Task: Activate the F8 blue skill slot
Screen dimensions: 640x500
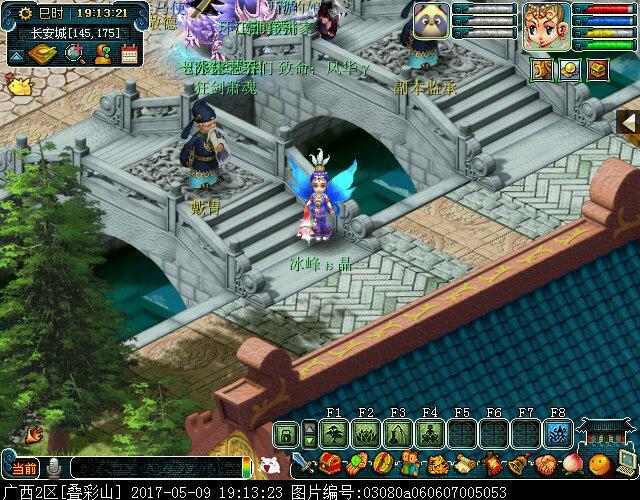Action: tap(558, 433)
